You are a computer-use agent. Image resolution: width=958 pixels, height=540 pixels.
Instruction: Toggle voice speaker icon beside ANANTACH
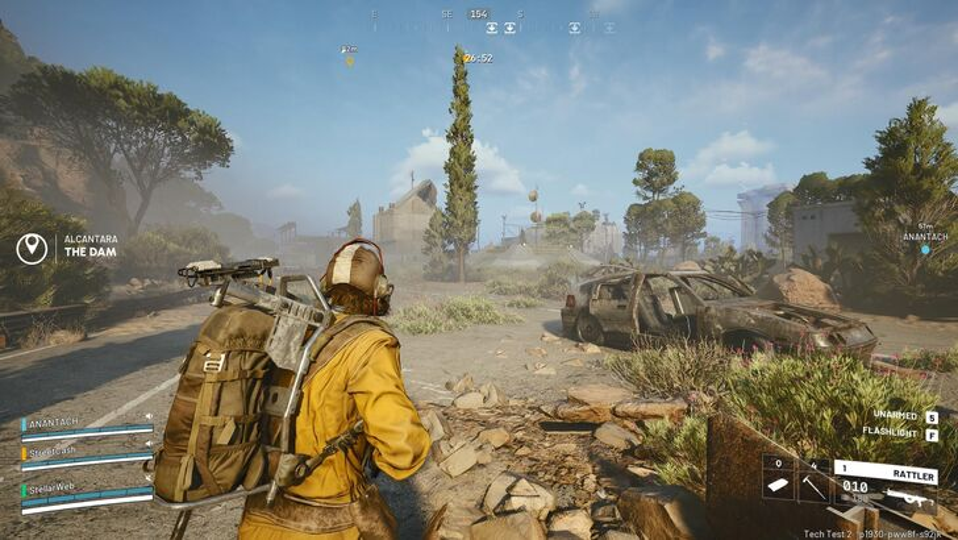coord(148,417)
